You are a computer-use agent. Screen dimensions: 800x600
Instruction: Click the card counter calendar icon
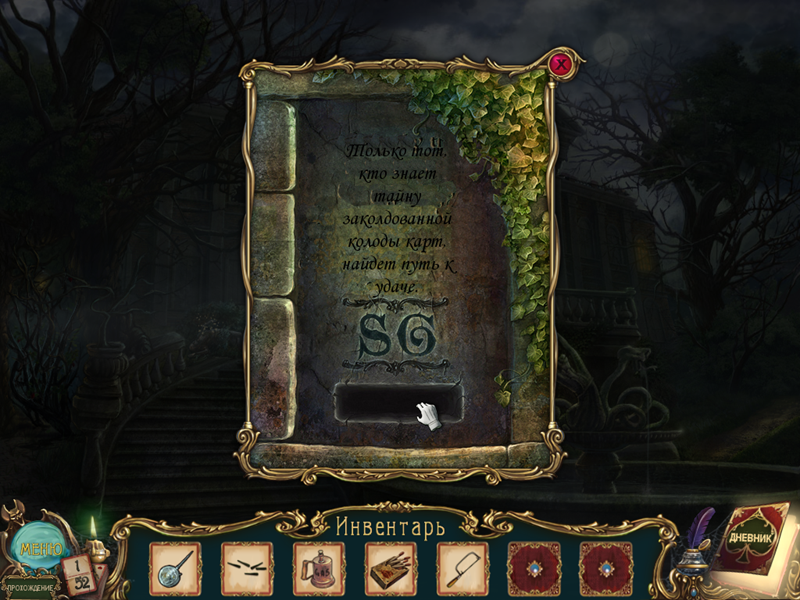tap(79, 573)
